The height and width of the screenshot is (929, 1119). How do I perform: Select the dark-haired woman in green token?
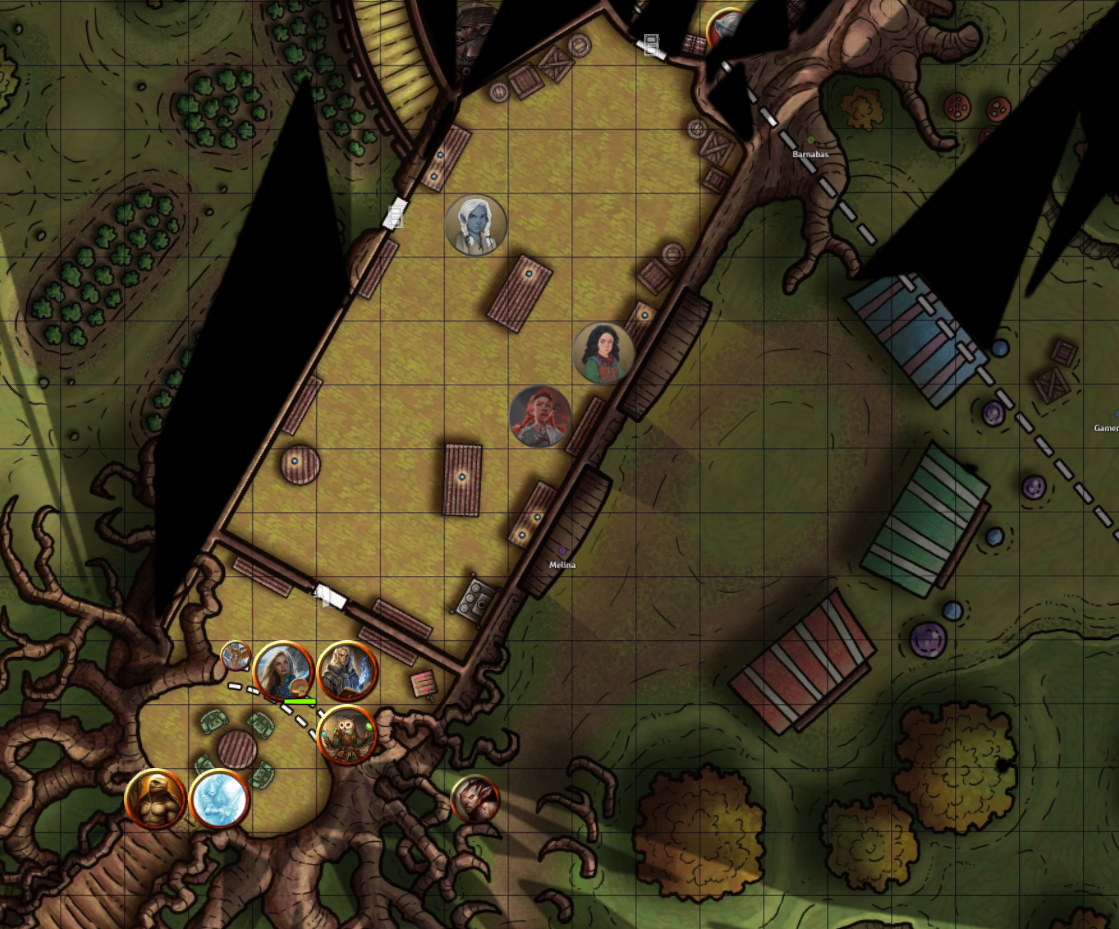pos(603,353)
